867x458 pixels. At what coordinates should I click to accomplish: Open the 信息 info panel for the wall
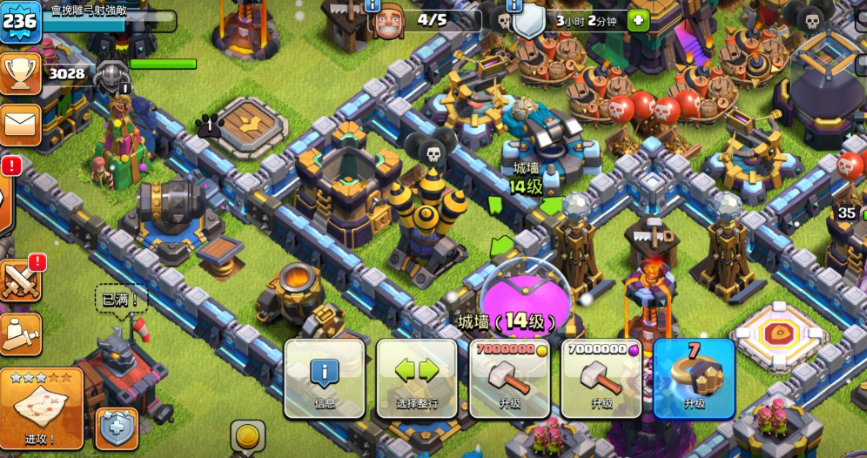[x=325, y=377]
